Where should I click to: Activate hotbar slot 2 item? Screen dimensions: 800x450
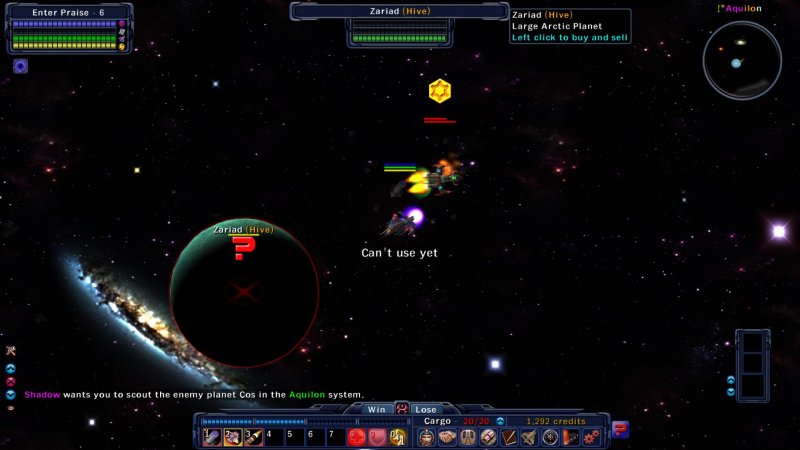click(232, 437)
